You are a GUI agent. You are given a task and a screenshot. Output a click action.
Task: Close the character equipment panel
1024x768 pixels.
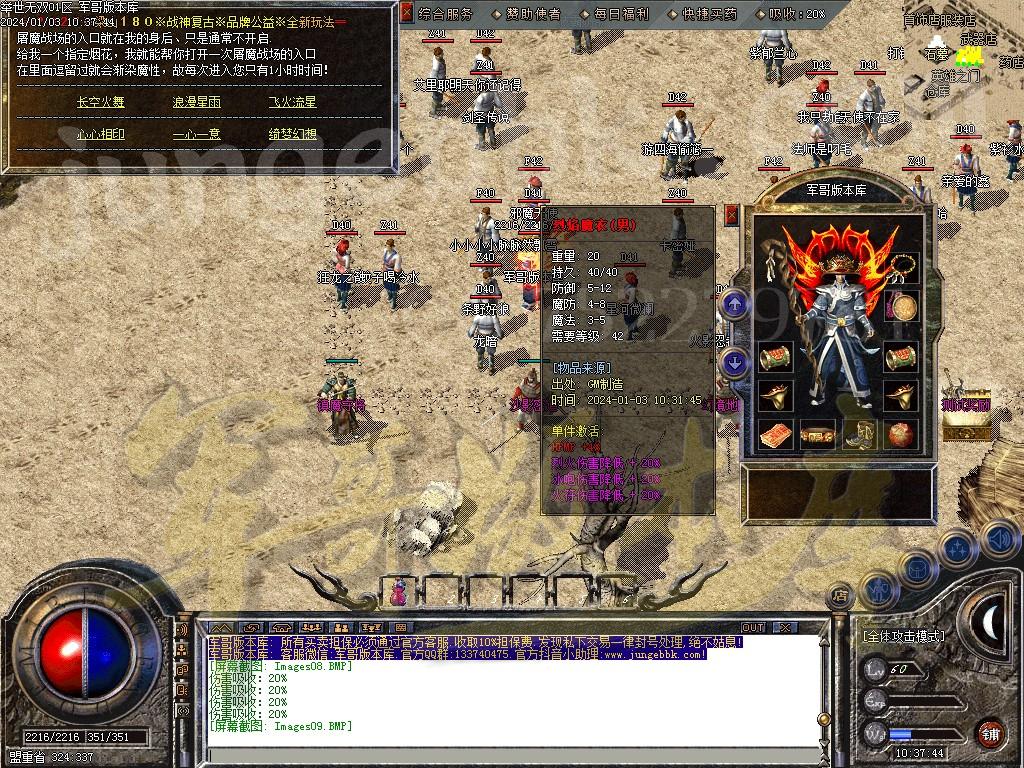(x=731, y=214)
